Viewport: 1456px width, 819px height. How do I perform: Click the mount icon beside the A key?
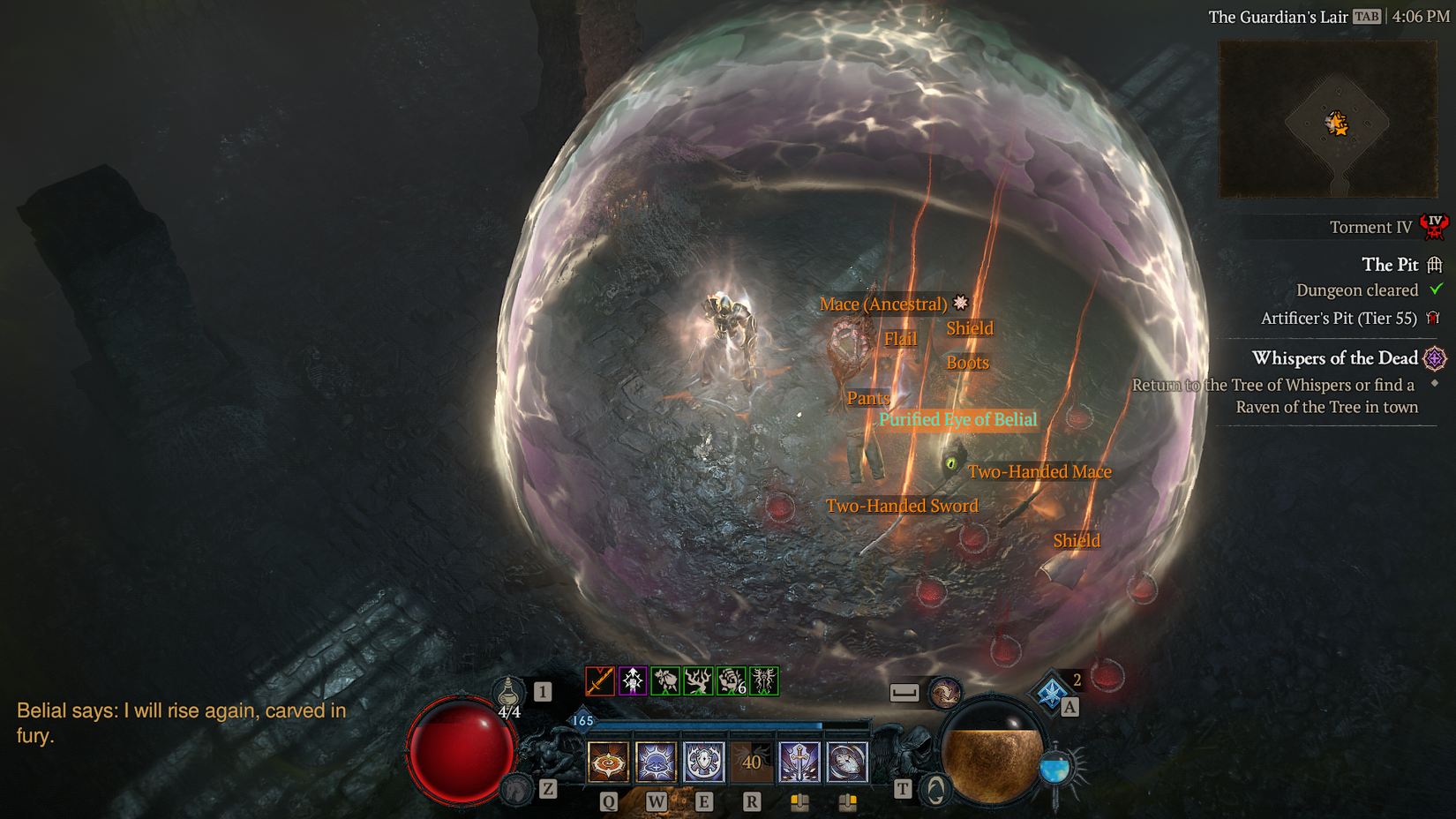click(x=1052, y=695)
